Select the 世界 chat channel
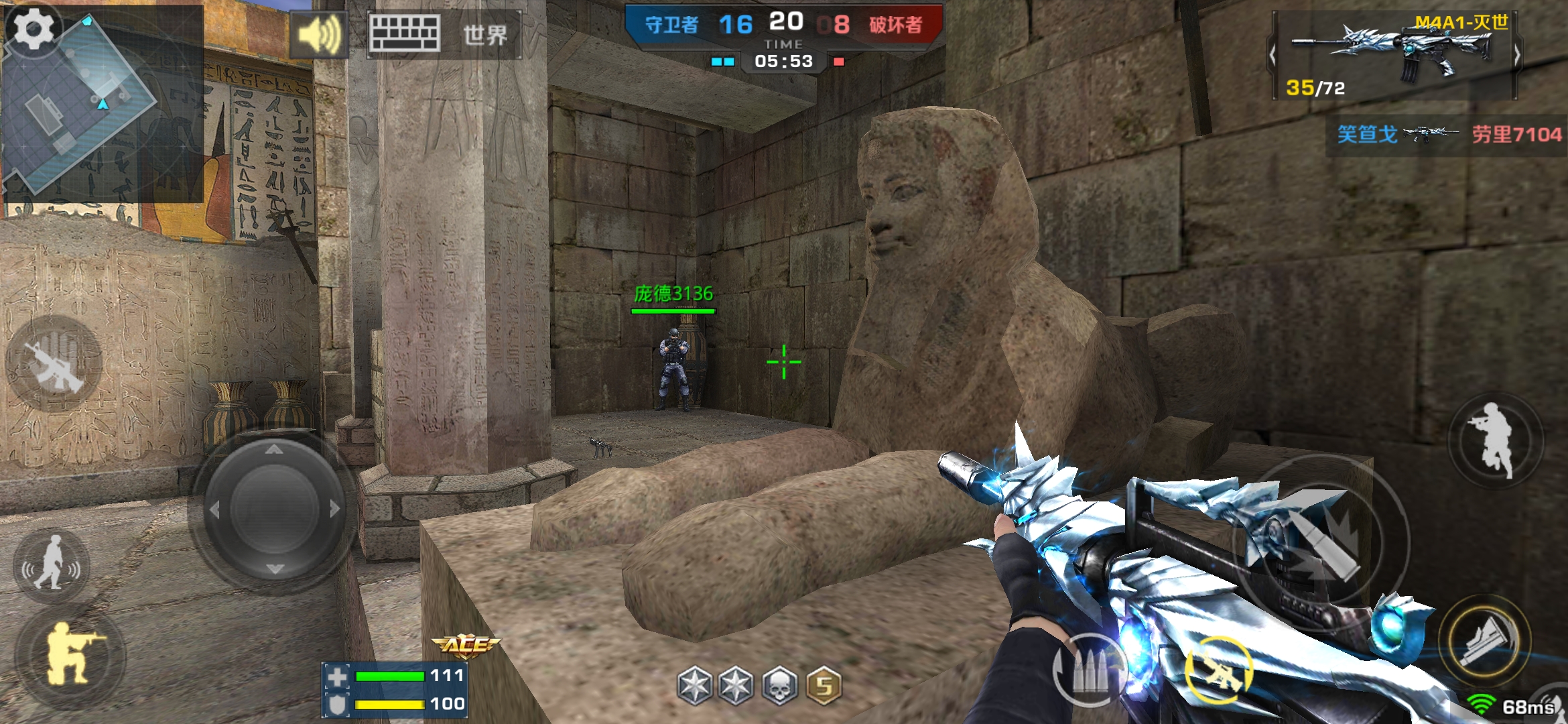The image size is (1568, 724). (x=485, y=35)
